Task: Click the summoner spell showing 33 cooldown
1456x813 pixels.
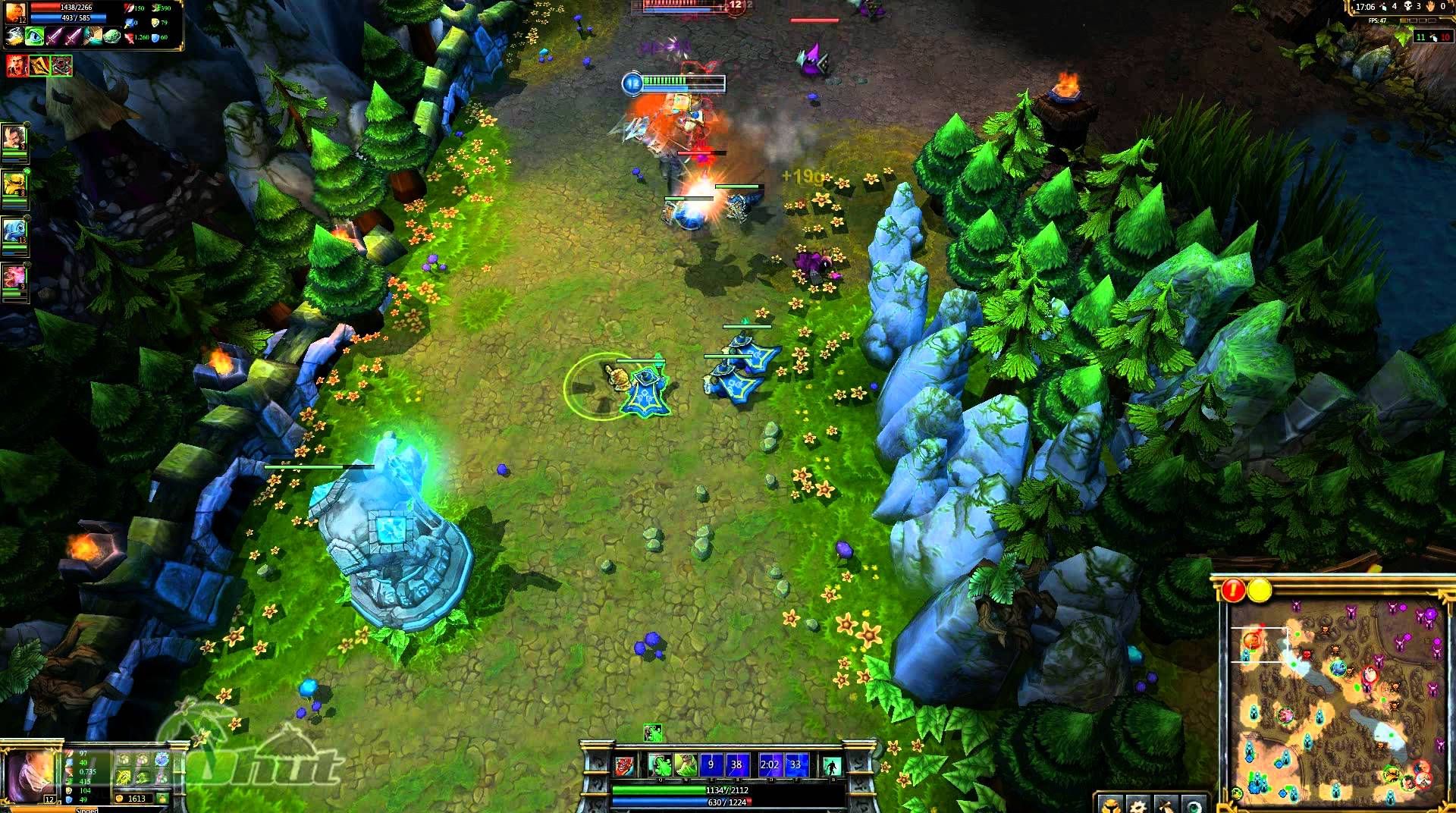Action: (x=795, y=765)
